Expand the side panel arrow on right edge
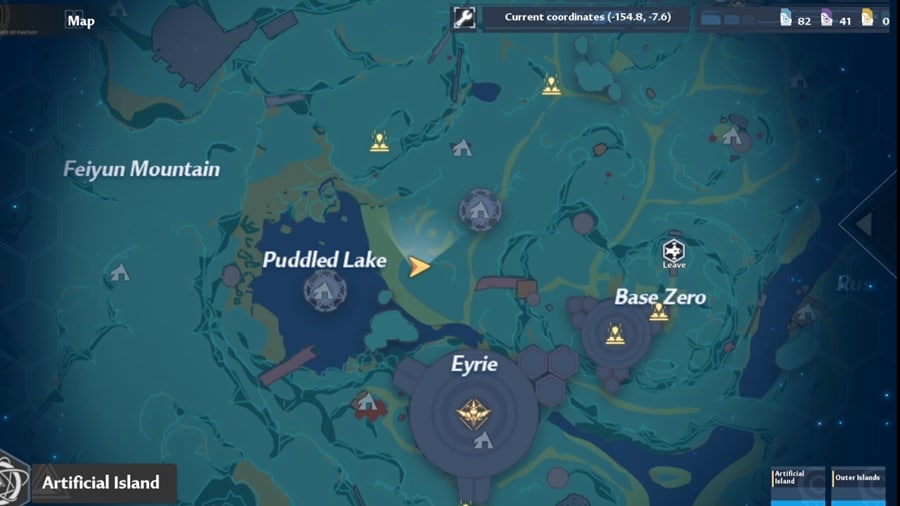 tap(864, 224)
